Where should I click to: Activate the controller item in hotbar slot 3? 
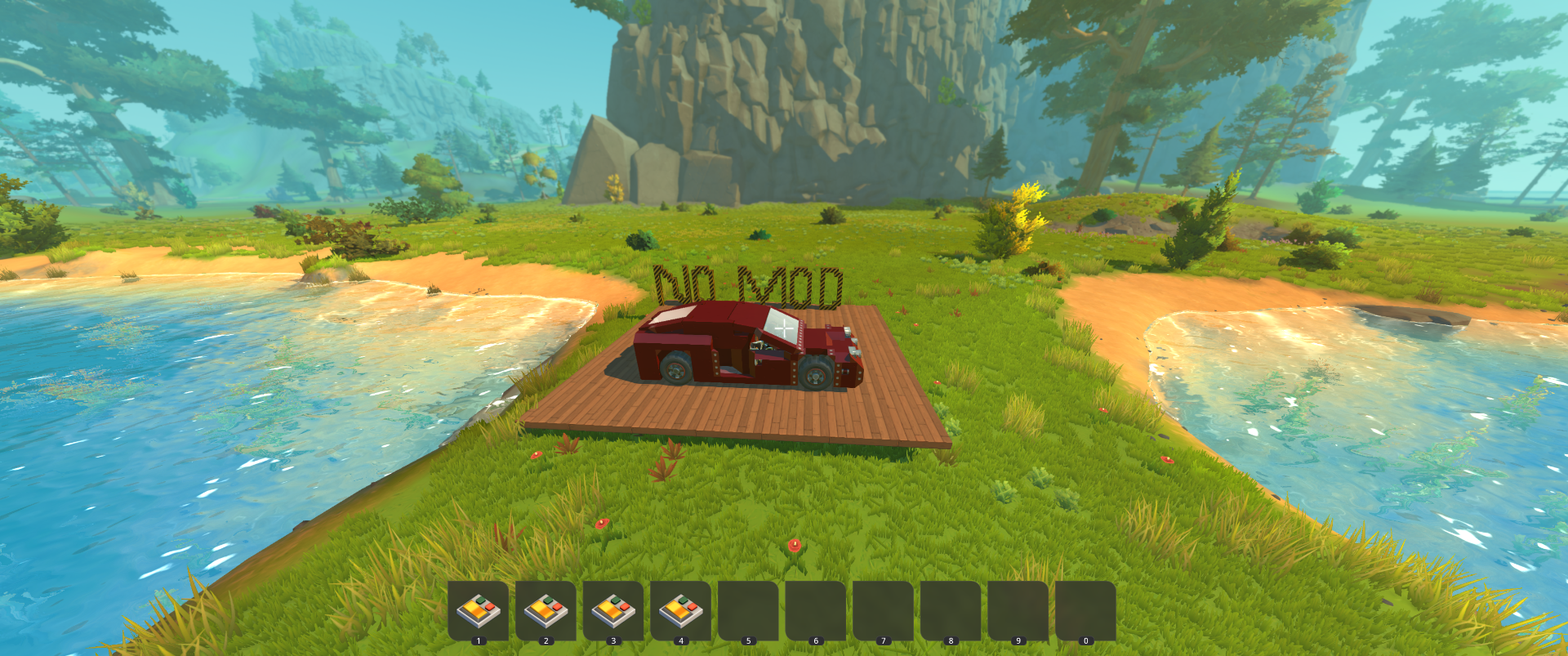(x=613, y=610)
